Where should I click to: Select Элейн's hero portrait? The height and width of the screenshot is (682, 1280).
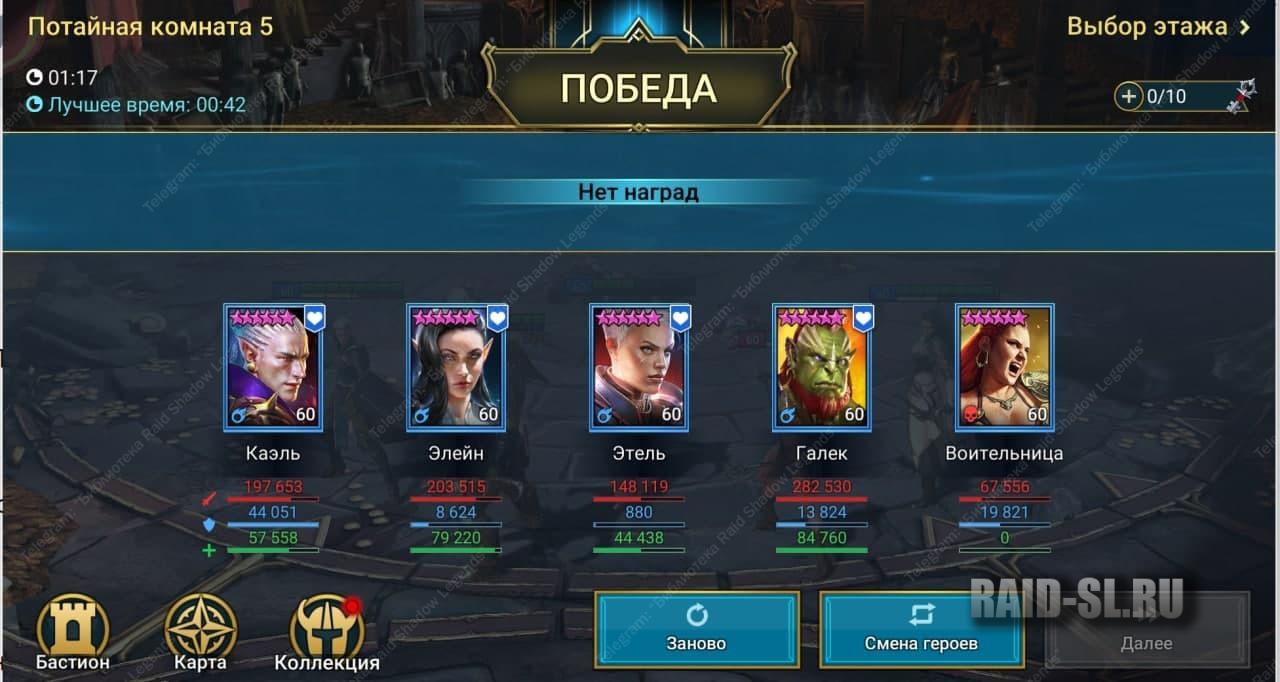point(456,368)
